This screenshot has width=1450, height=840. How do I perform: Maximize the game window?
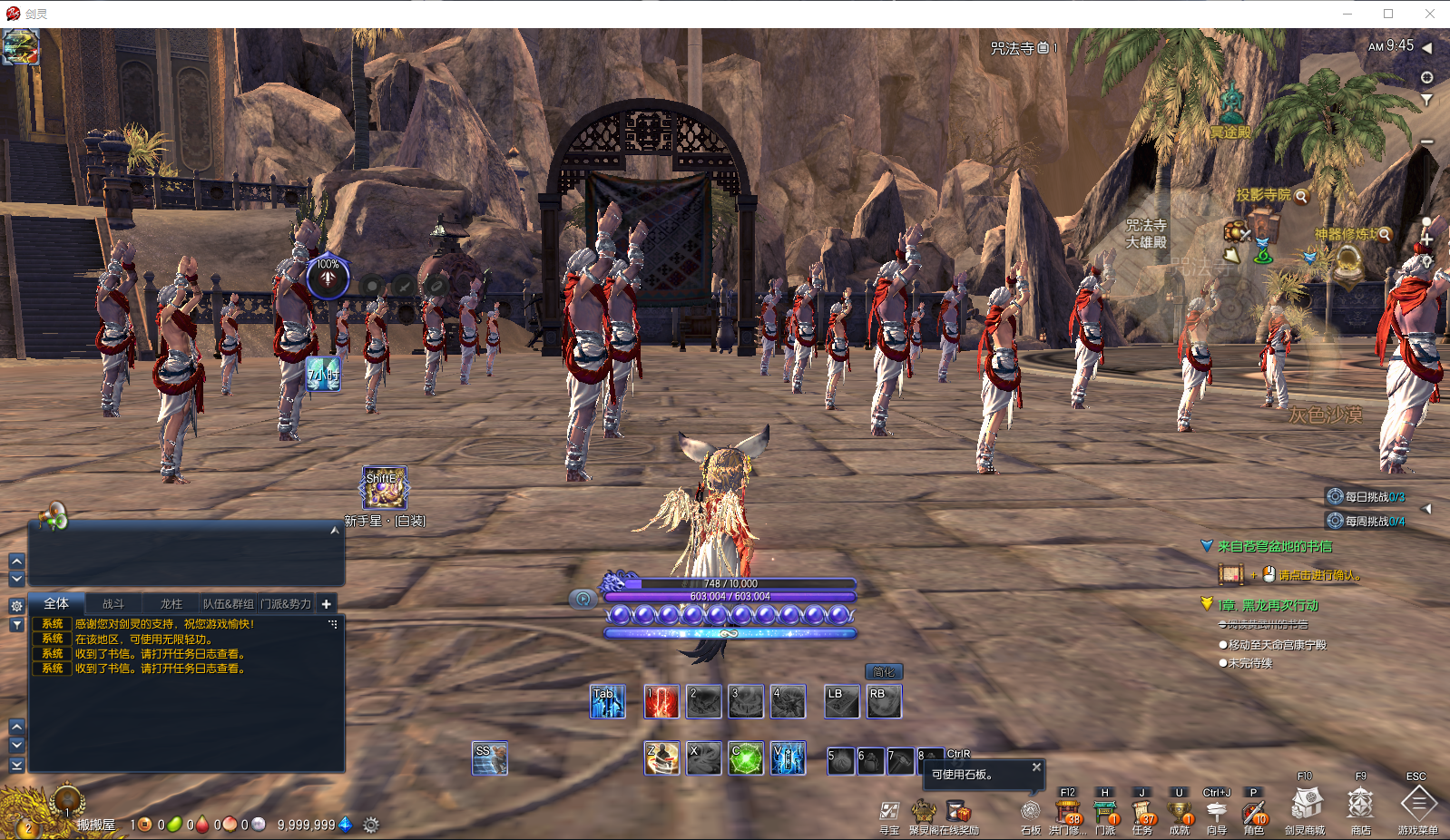(1388, 14)
